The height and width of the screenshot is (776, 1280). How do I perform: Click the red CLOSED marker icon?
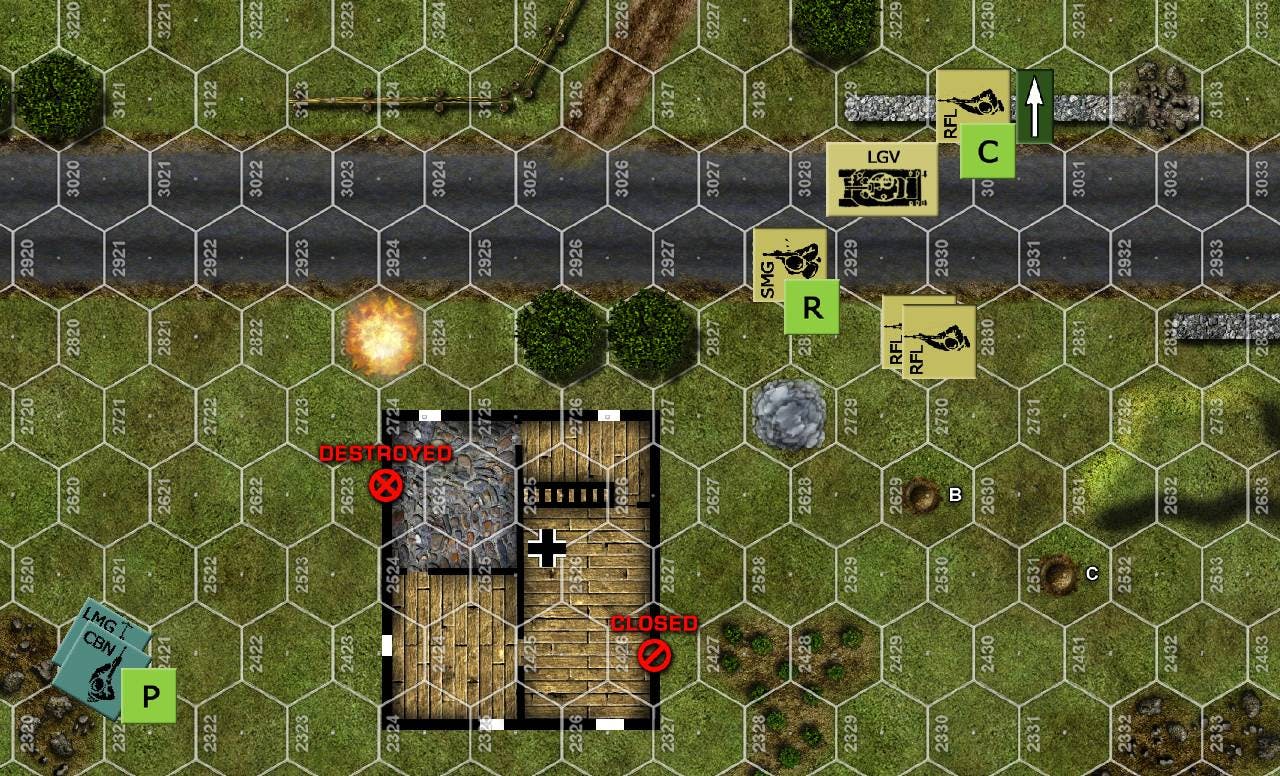click(655, 656)
